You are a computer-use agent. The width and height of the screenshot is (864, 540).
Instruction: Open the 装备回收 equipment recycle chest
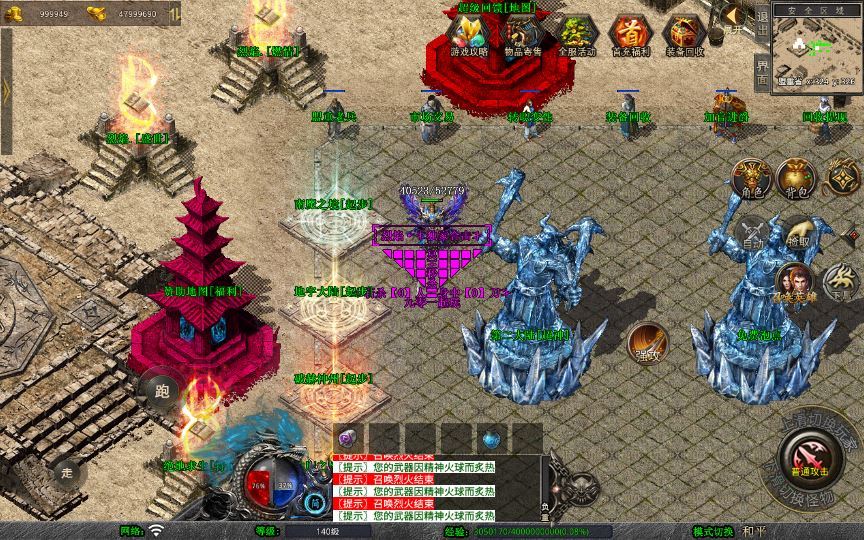tap(685, 33)
